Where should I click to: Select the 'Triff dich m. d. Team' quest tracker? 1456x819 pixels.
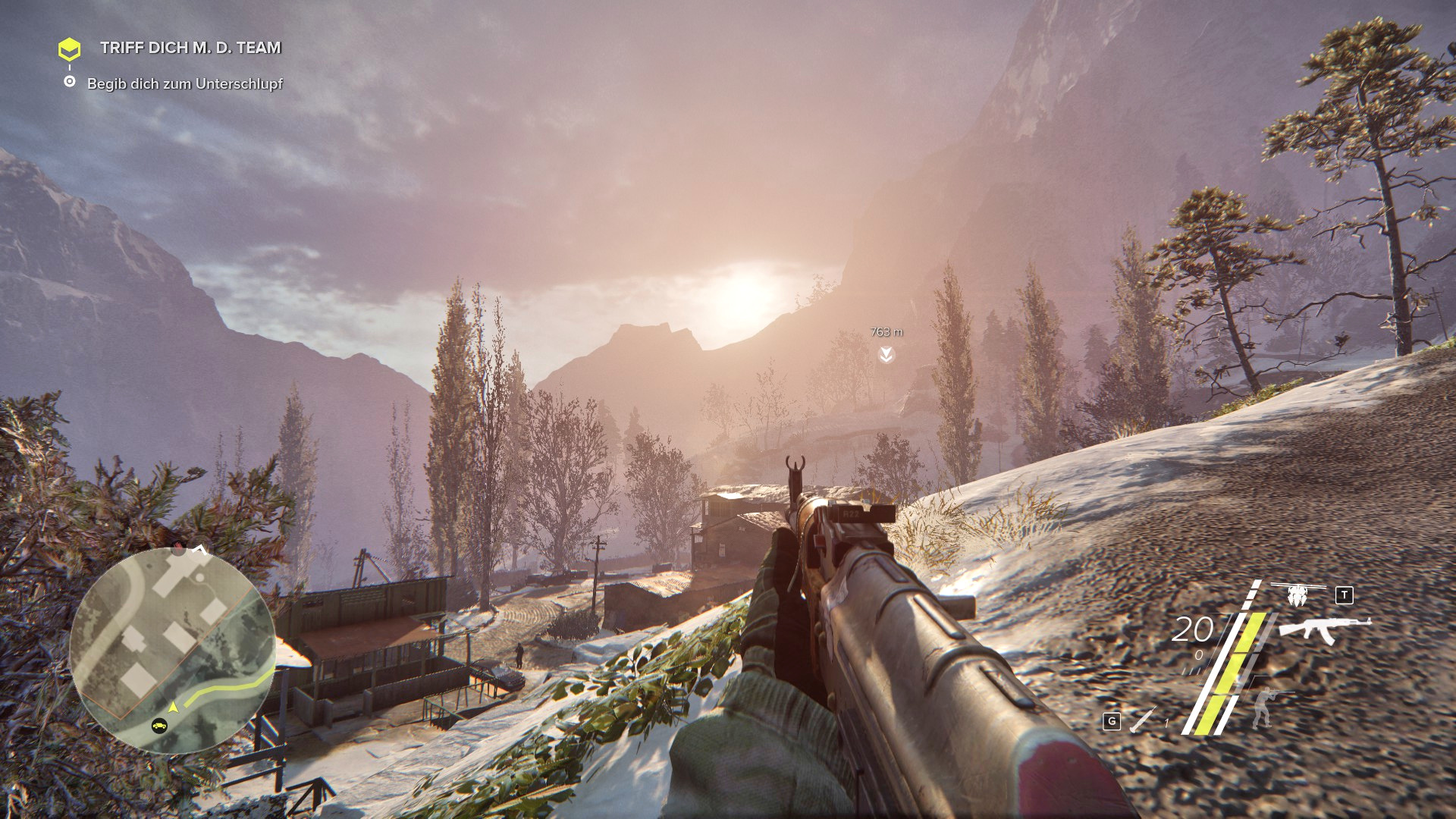(x=190, y=48)
